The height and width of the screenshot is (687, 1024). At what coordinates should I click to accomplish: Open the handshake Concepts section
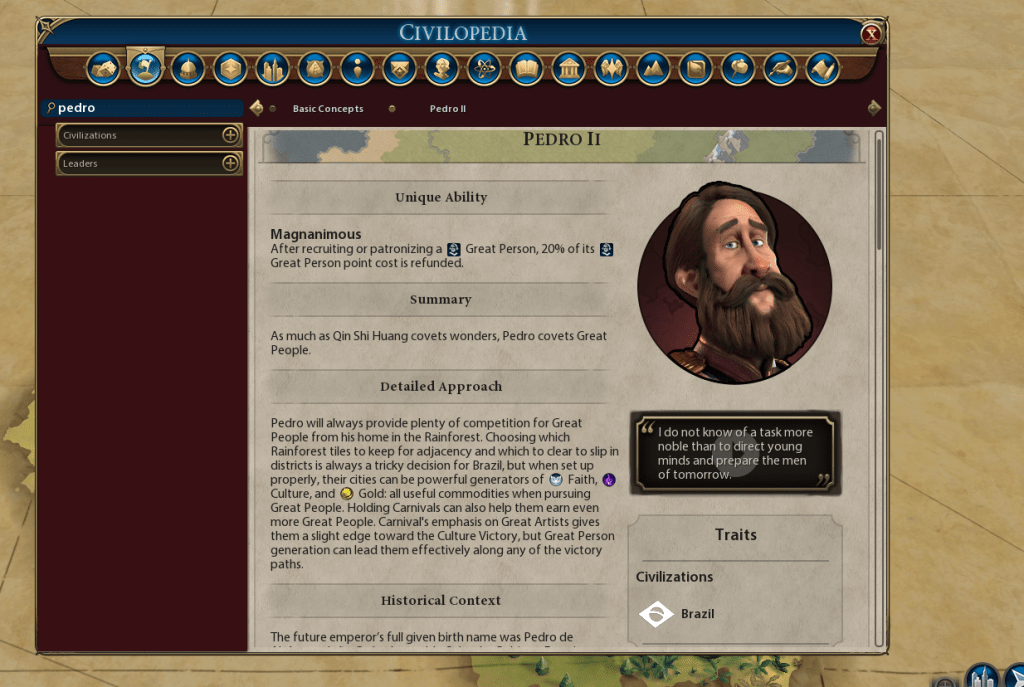[x=104, y=69]
